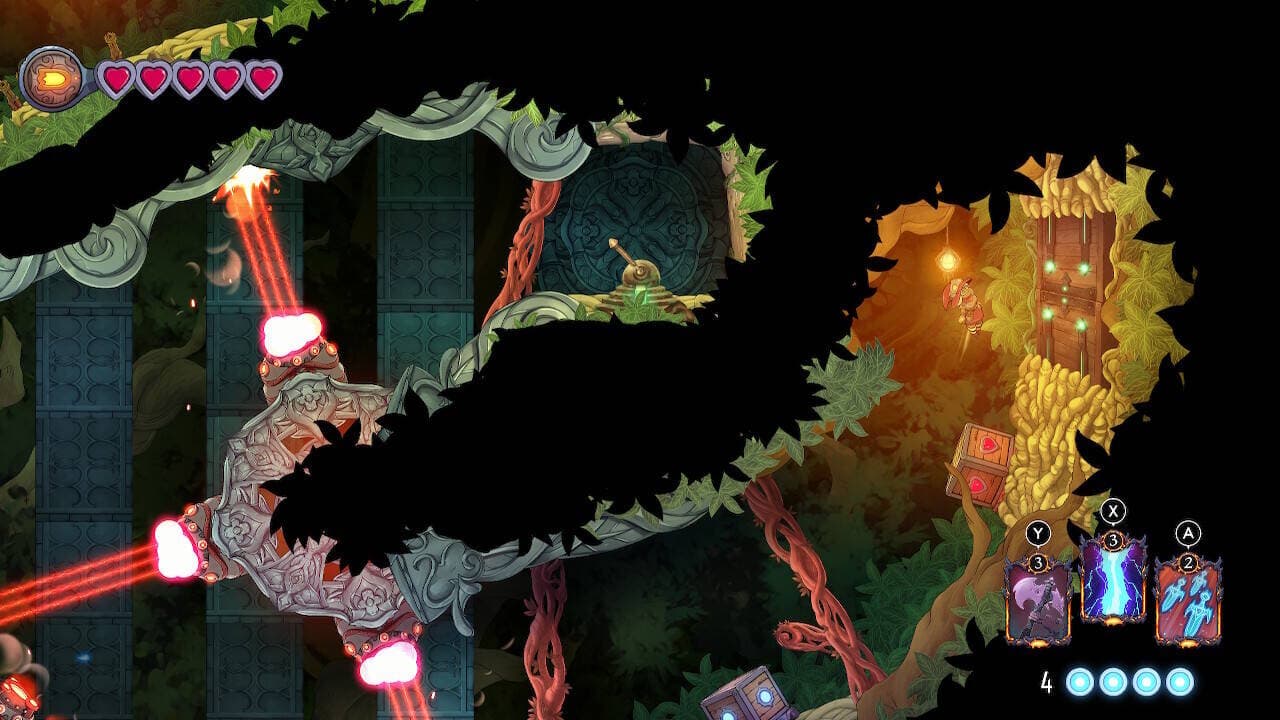Select the Y button badge above the axe card
Image resolution: width=1280 pixels, height=720 pixels.
1037,531
